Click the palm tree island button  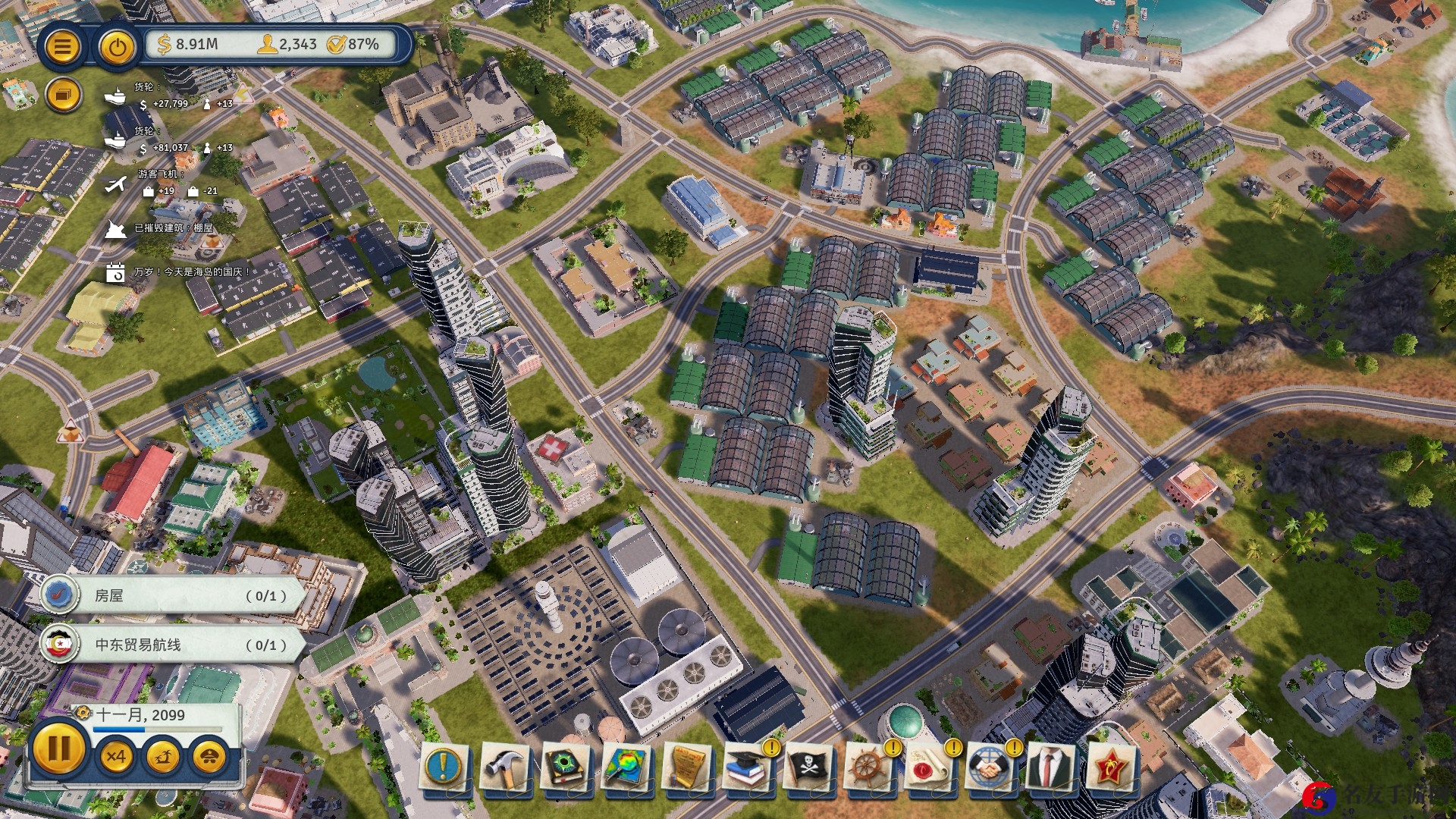pos(163,756)
